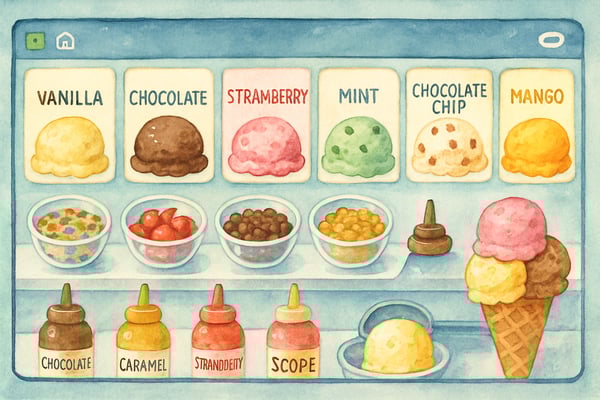Select the Mint flavor card

coord(357,125)
